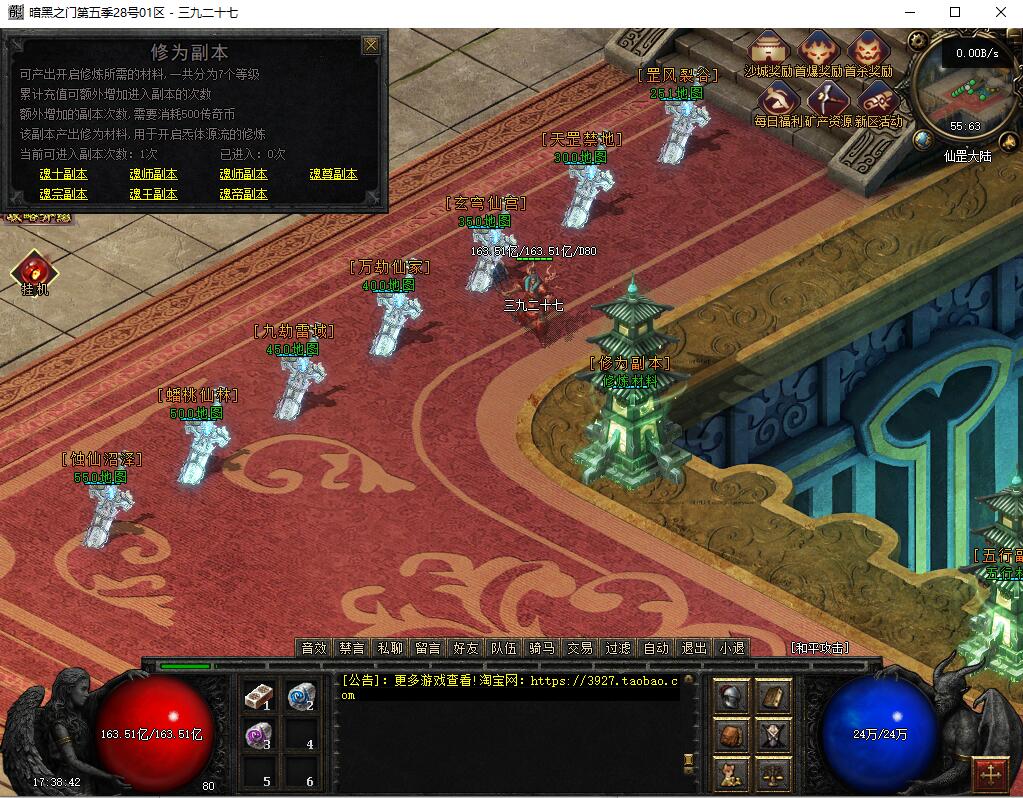Close the game window

coord(1000,12)
